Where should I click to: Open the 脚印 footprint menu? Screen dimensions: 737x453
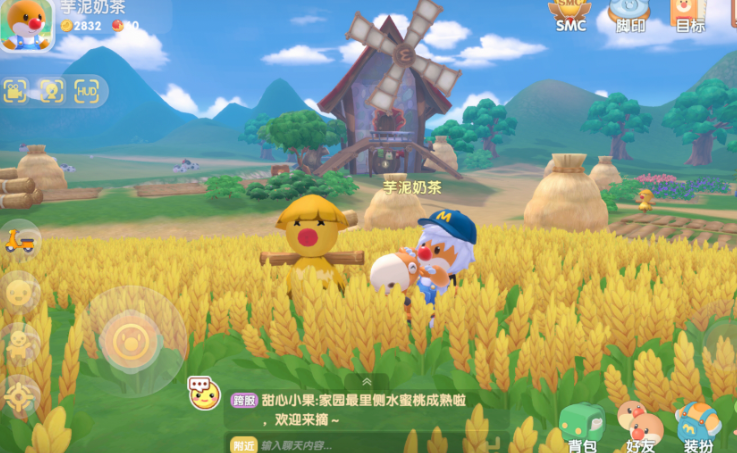[x=630, y=14]
